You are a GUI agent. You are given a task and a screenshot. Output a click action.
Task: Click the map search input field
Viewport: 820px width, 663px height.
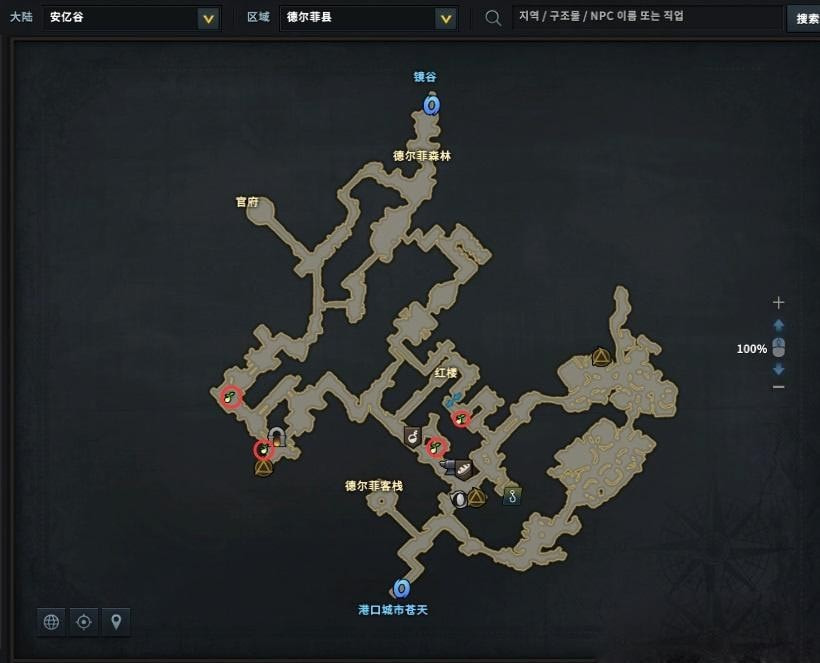(645, 18)
